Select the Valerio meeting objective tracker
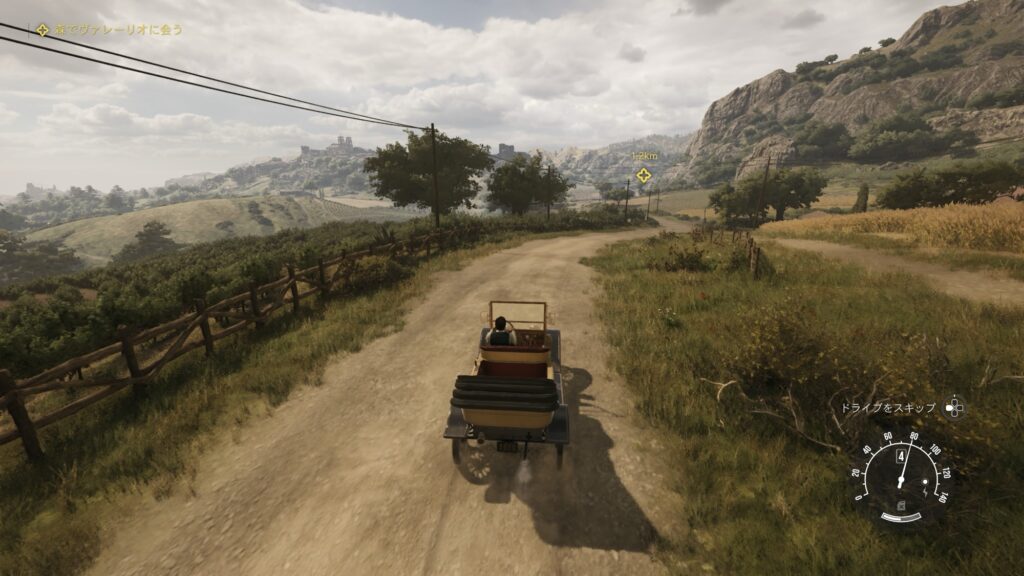1024x576 pixels. [110, 29]
